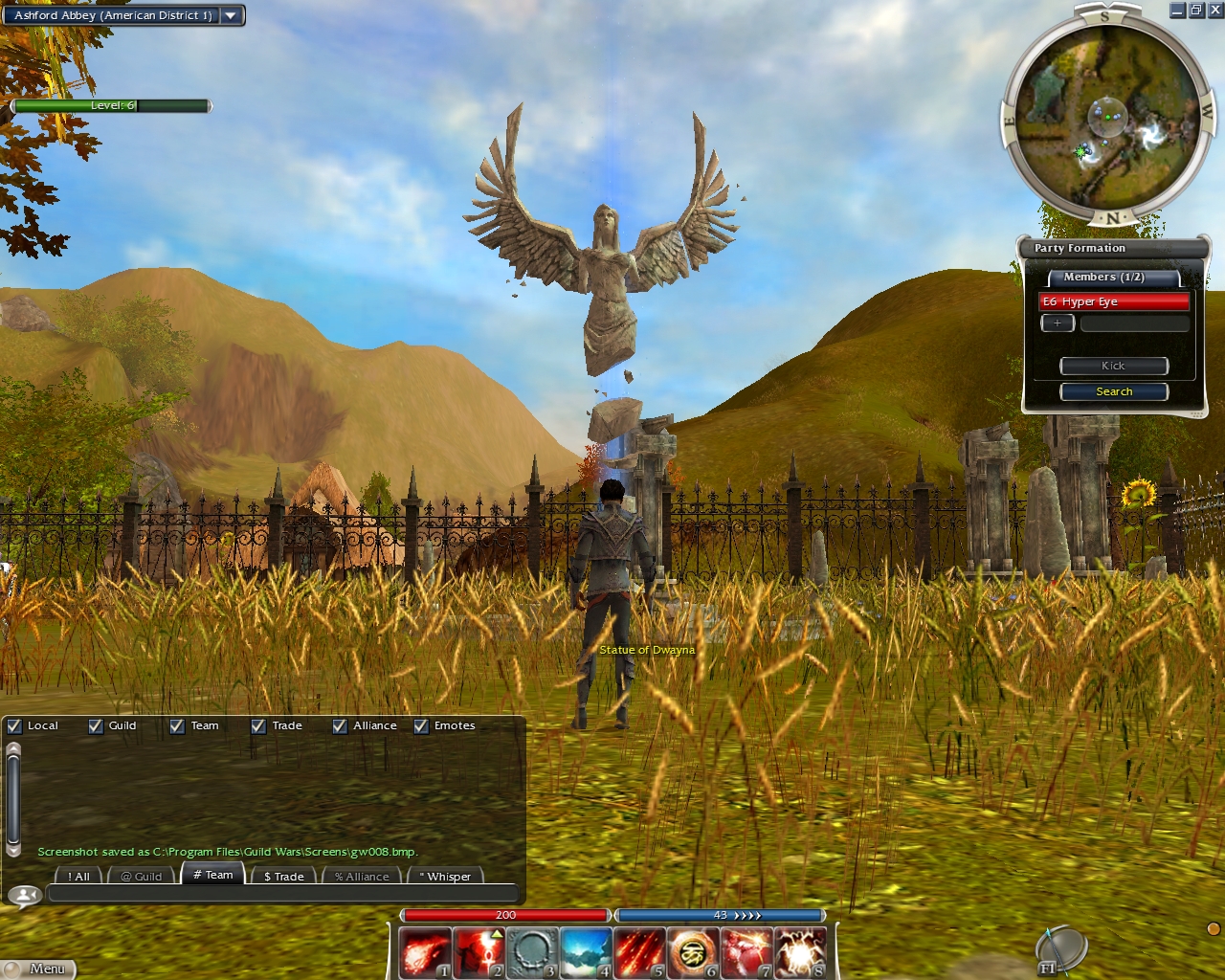1225x980 pixels.
Task: Use the glowing glyph skill in slot 6
Action: 692,953
